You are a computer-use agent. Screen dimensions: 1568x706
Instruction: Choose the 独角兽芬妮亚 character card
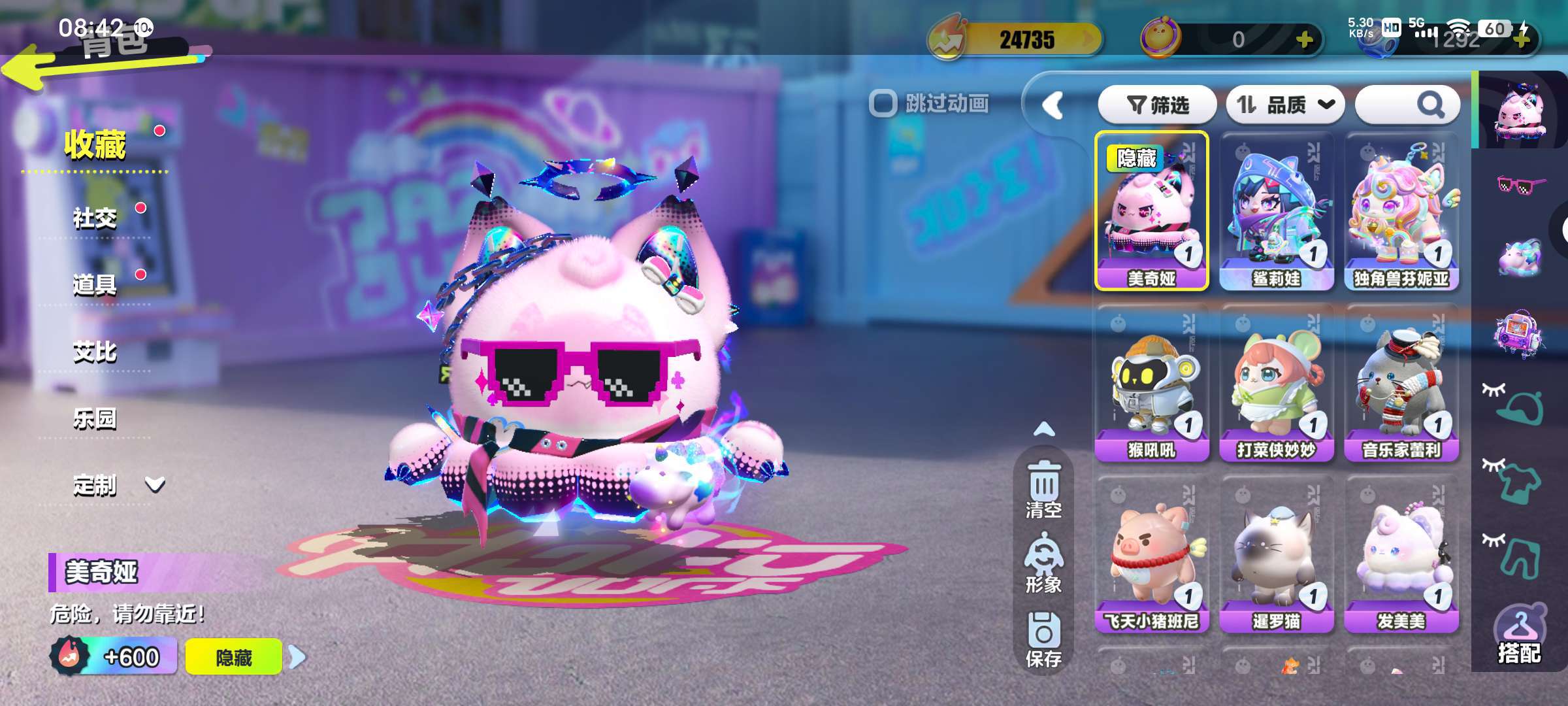pyautogui.click(x=1401, y=210)
